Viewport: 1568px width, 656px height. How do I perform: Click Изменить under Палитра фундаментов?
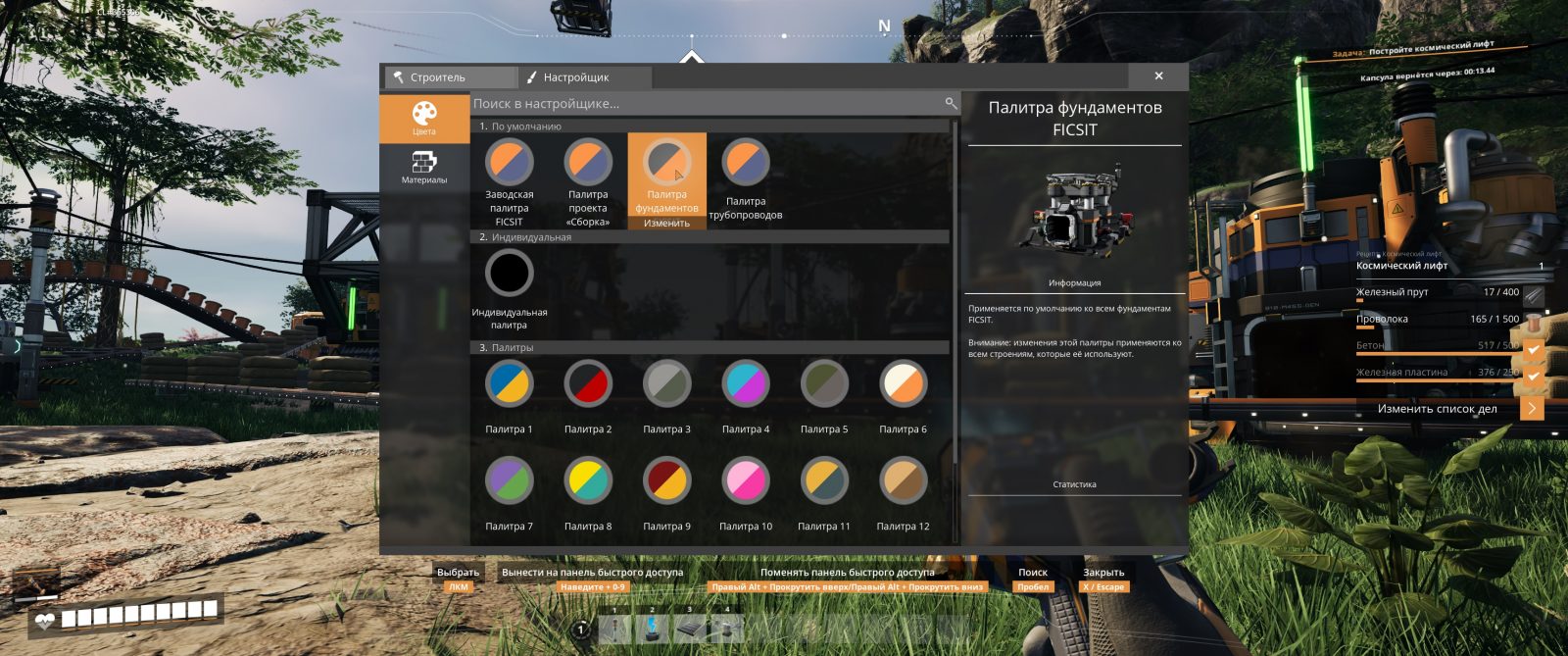666,224
